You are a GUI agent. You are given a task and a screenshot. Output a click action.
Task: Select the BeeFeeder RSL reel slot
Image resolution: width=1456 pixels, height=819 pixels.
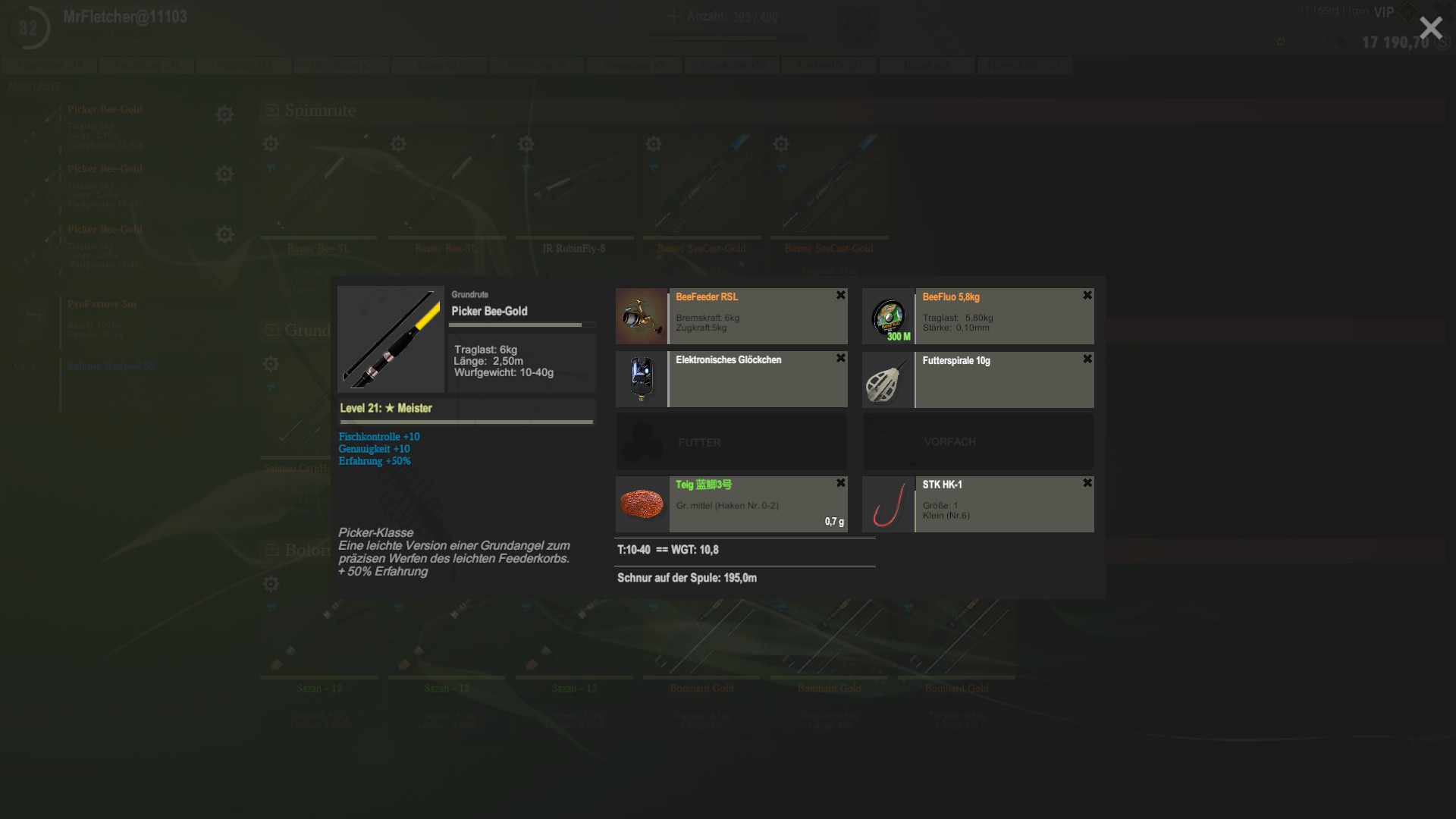[x=731, y=316]
